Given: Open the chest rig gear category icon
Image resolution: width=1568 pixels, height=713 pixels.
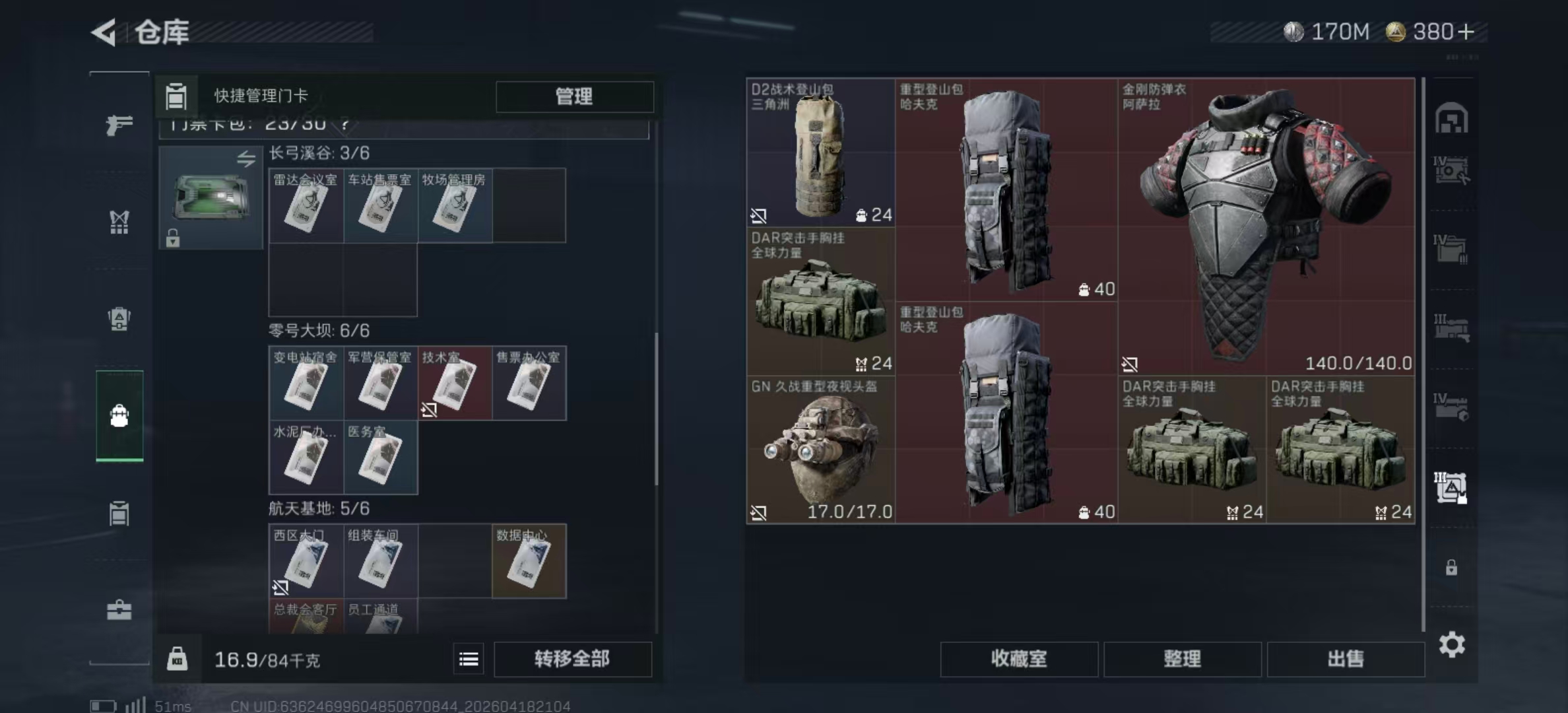Looking at the screenshot, I should coord(119,222).
